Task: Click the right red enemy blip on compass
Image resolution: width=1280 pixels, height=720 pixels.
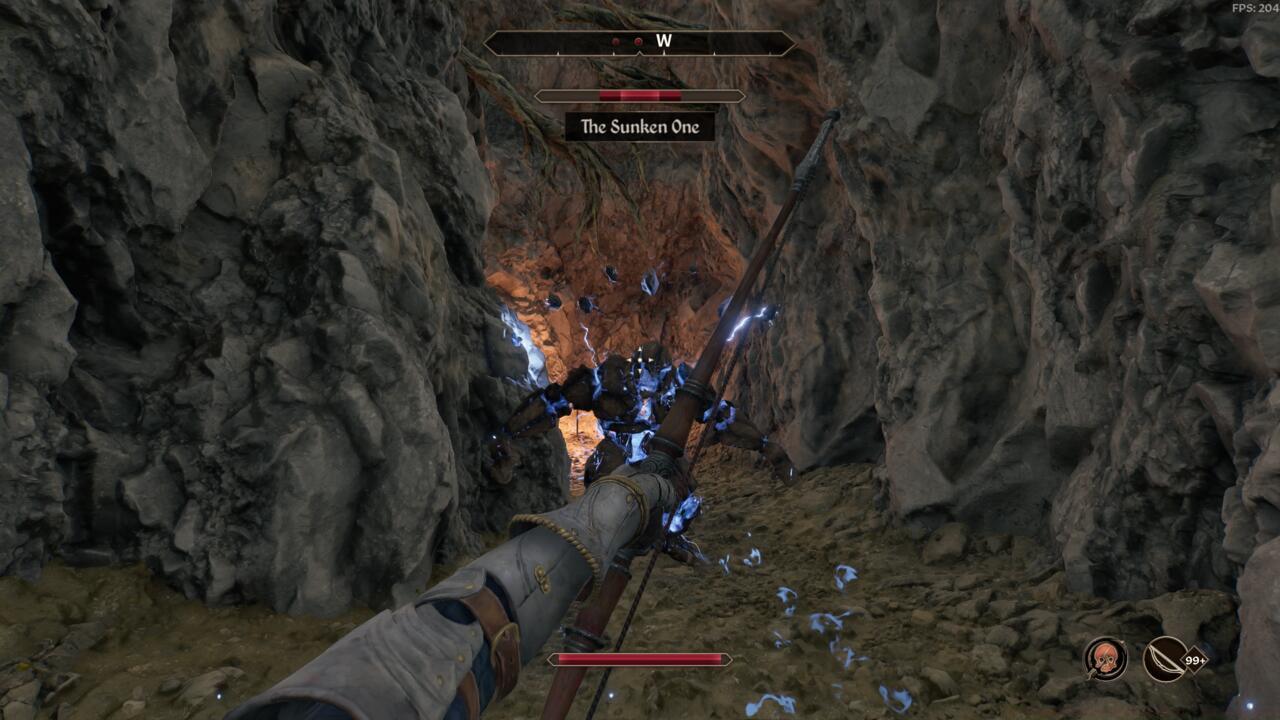Action: pos(637,42)
